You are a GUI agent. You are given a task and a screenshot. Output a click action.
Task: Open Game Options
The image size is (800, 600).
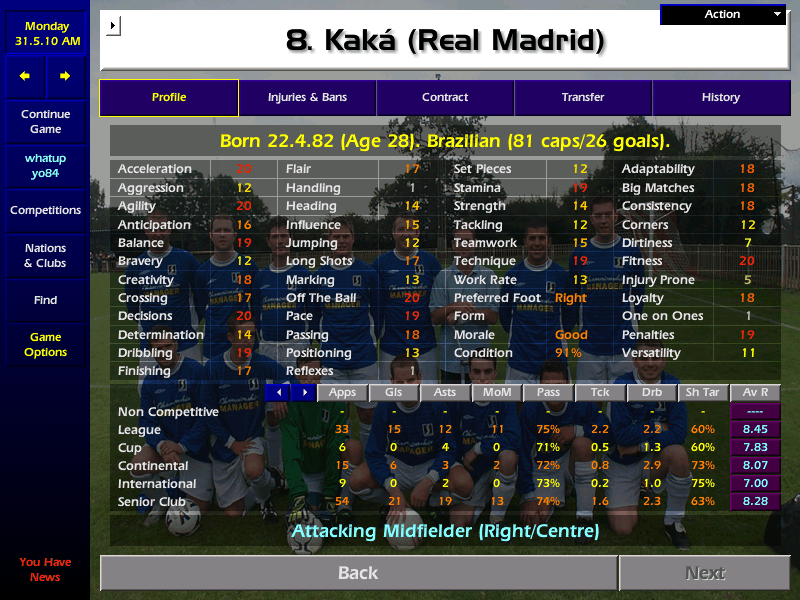[45, 345]
